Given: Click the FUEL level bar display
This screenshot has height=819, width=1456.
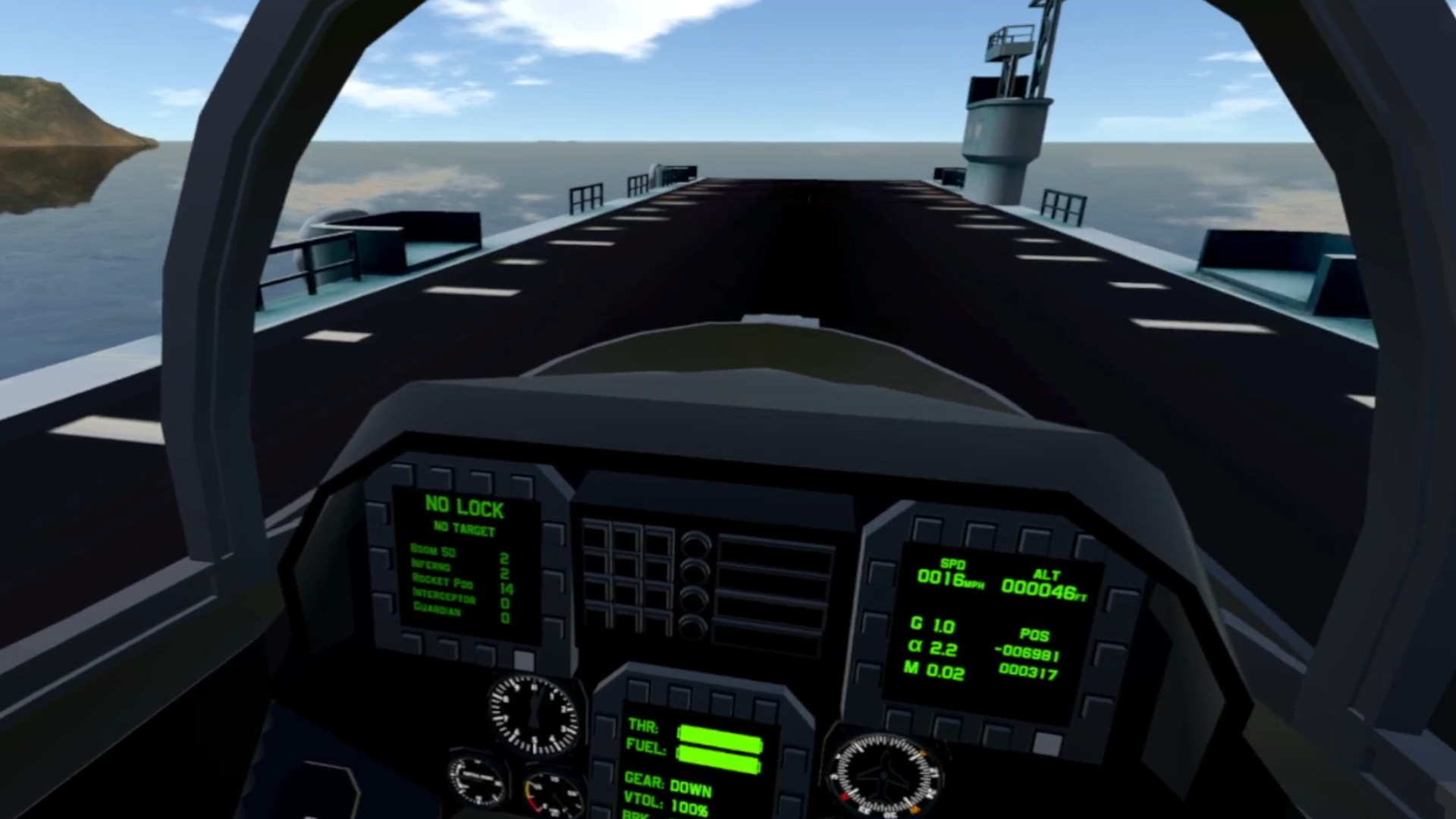Looking at the screenshot, I should click(x=719, y=756).
